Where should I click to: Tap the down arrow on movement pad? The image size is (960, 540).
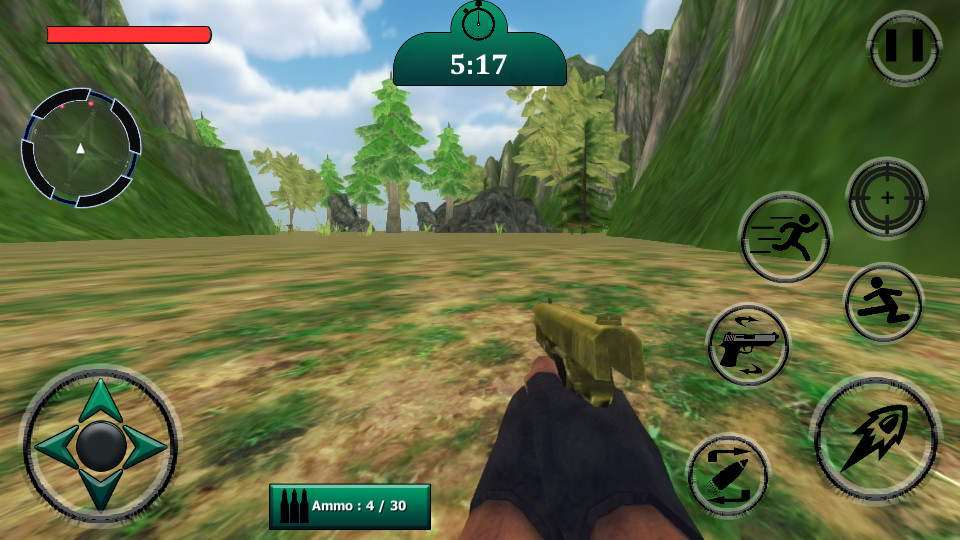(x=100, y=492)
